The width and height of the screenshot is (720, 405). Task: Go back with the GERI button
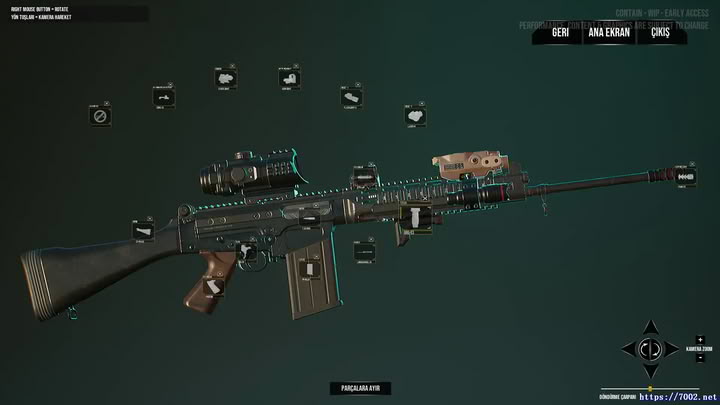(560, 32)
